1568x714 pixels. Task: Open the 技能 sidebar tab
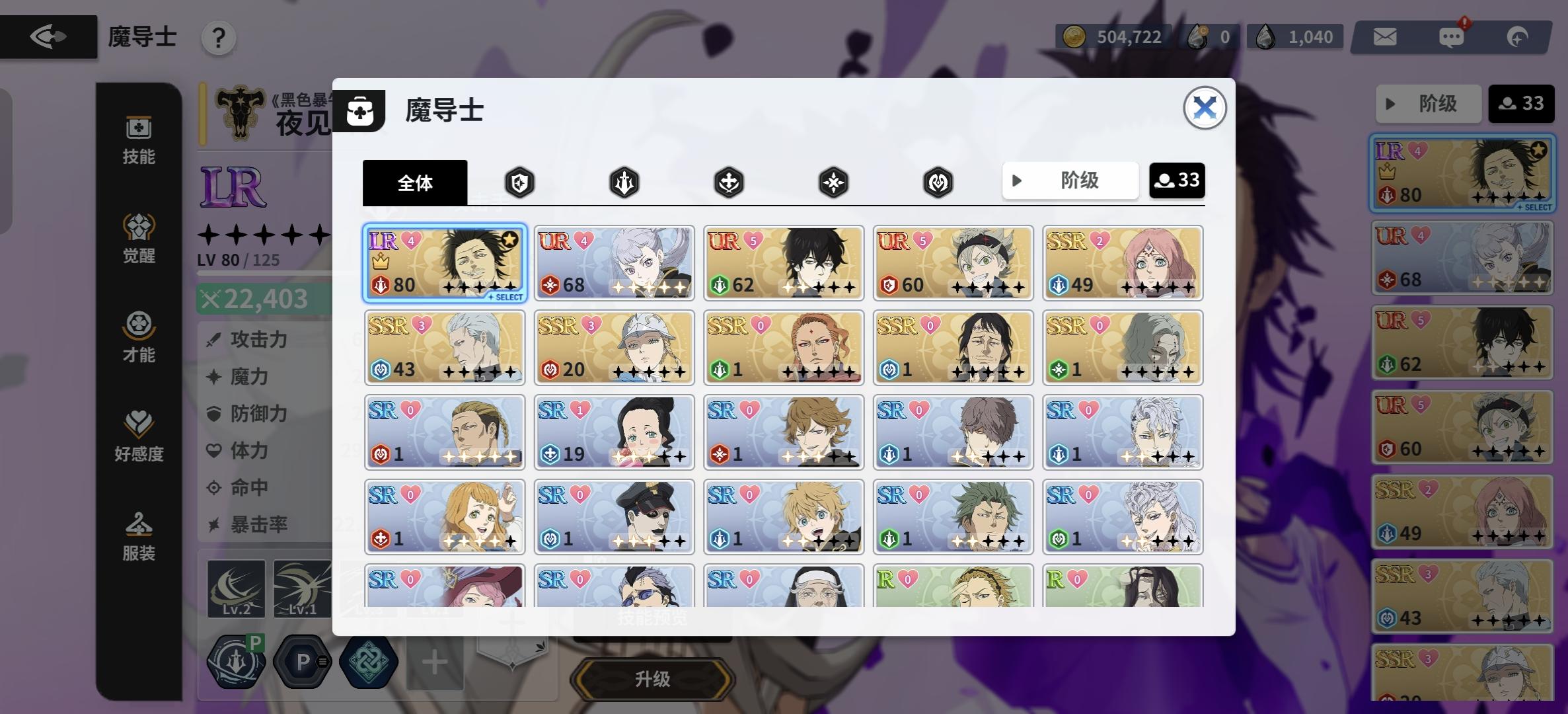point(138,139)
